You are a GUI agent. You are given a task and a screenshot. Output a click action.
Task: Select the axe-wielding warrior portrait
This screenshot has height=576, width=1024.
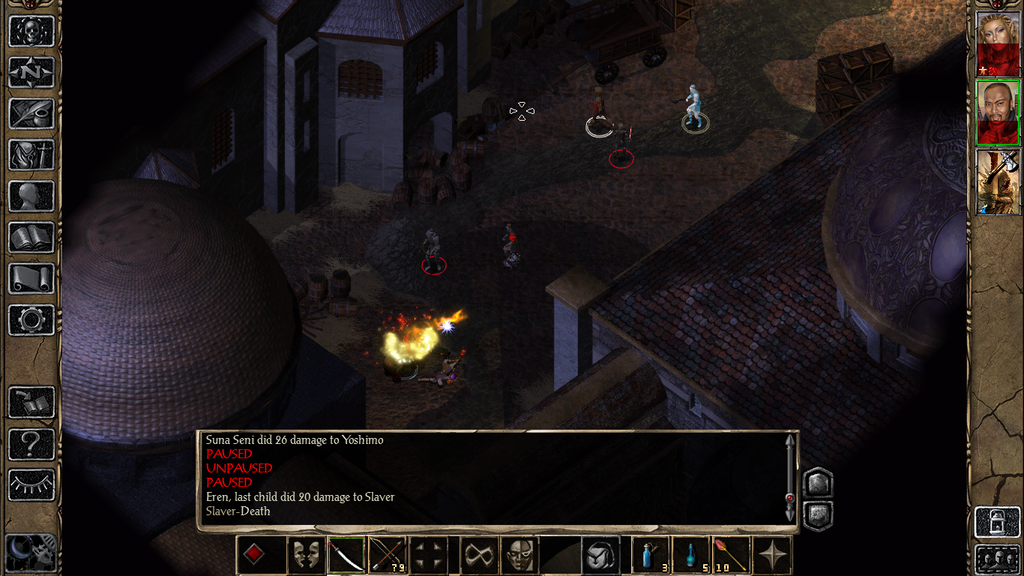click(997, 181)
